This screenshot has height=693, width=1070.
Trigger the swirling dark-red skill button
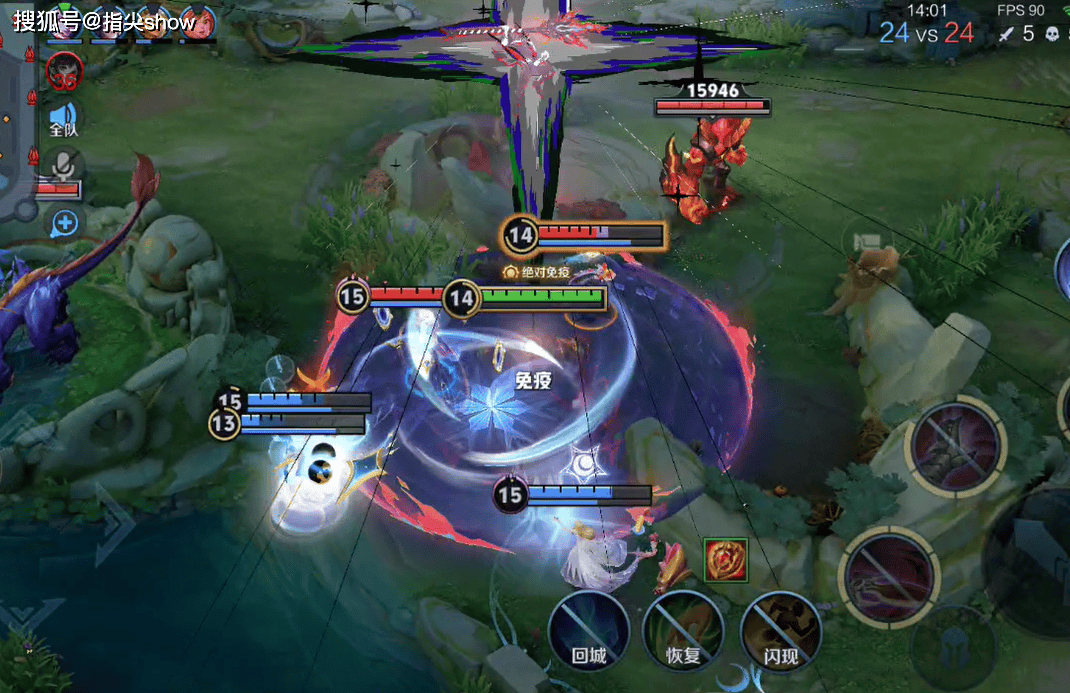click(x=888, y=577)
